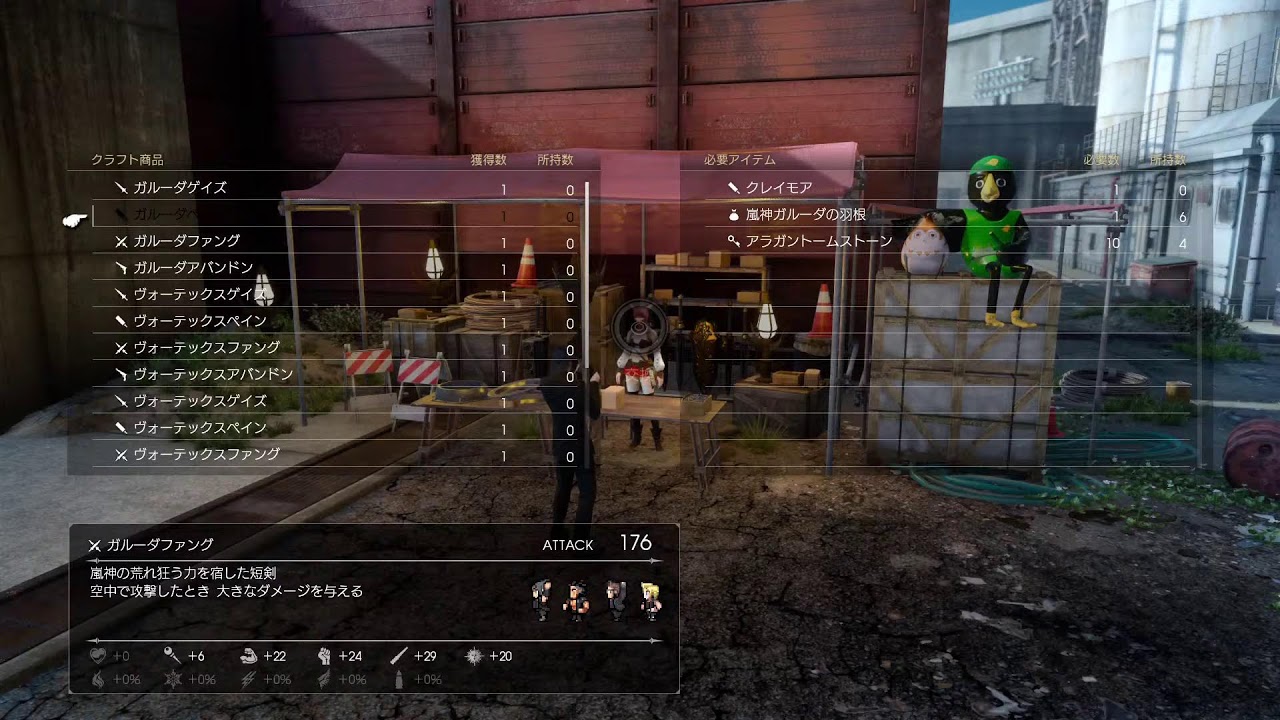The height and width of the screenshot is (720, 1280).
Task: Select the クレイモア required item row
Action: pyautogui.click(x=779, y=188)
